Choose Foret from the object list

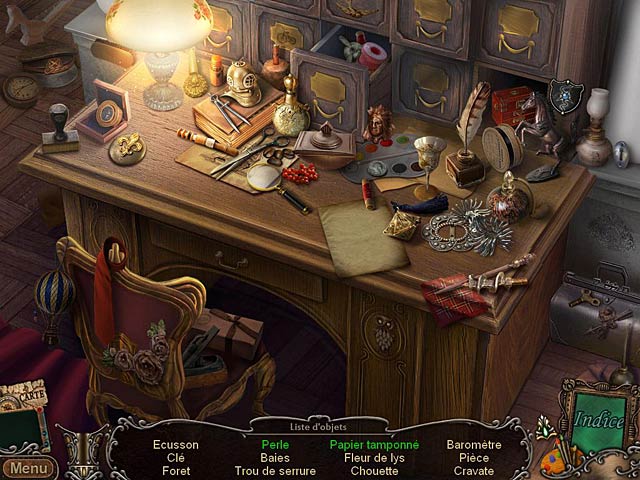tap(176, 470)
